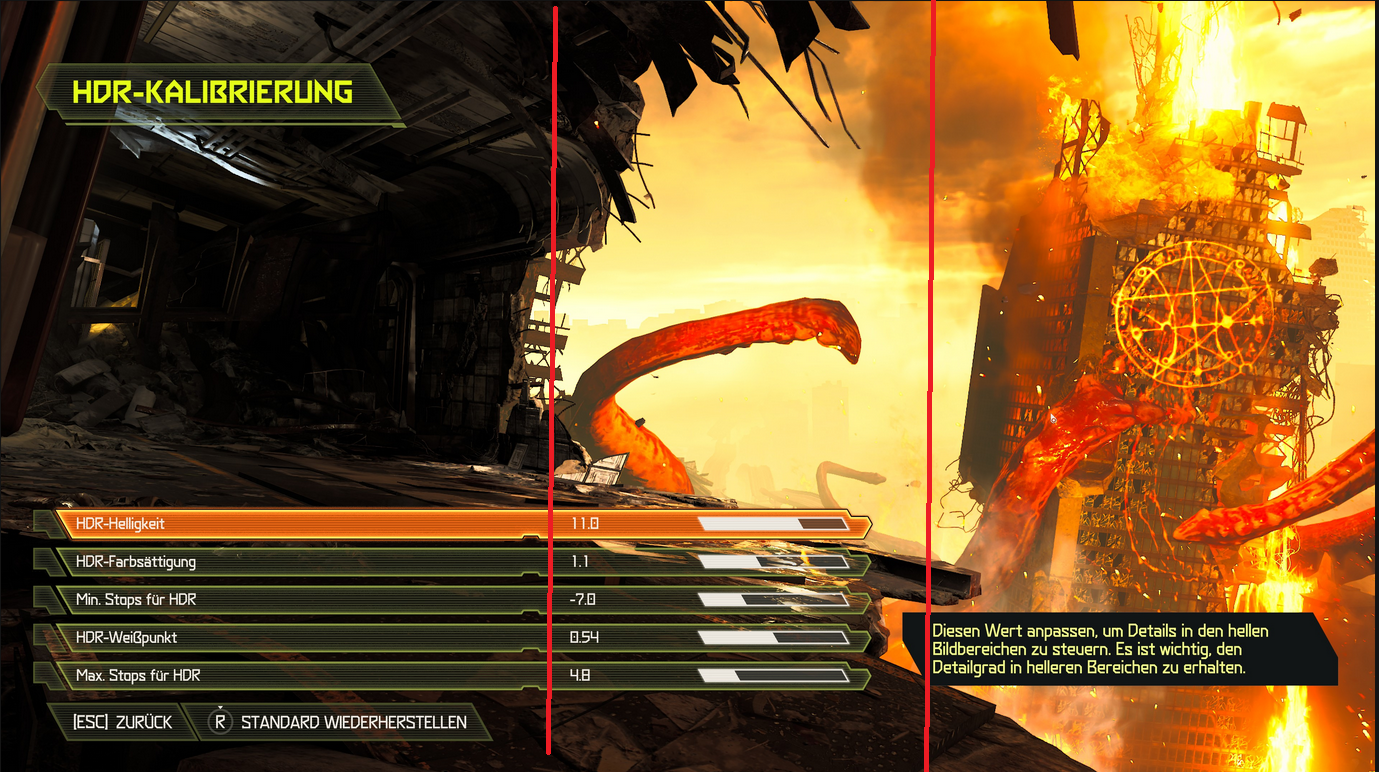This screenshot has height=772, width=1379.
Task: Select the Max. Stops für HDR row
Action: (200, 675)
